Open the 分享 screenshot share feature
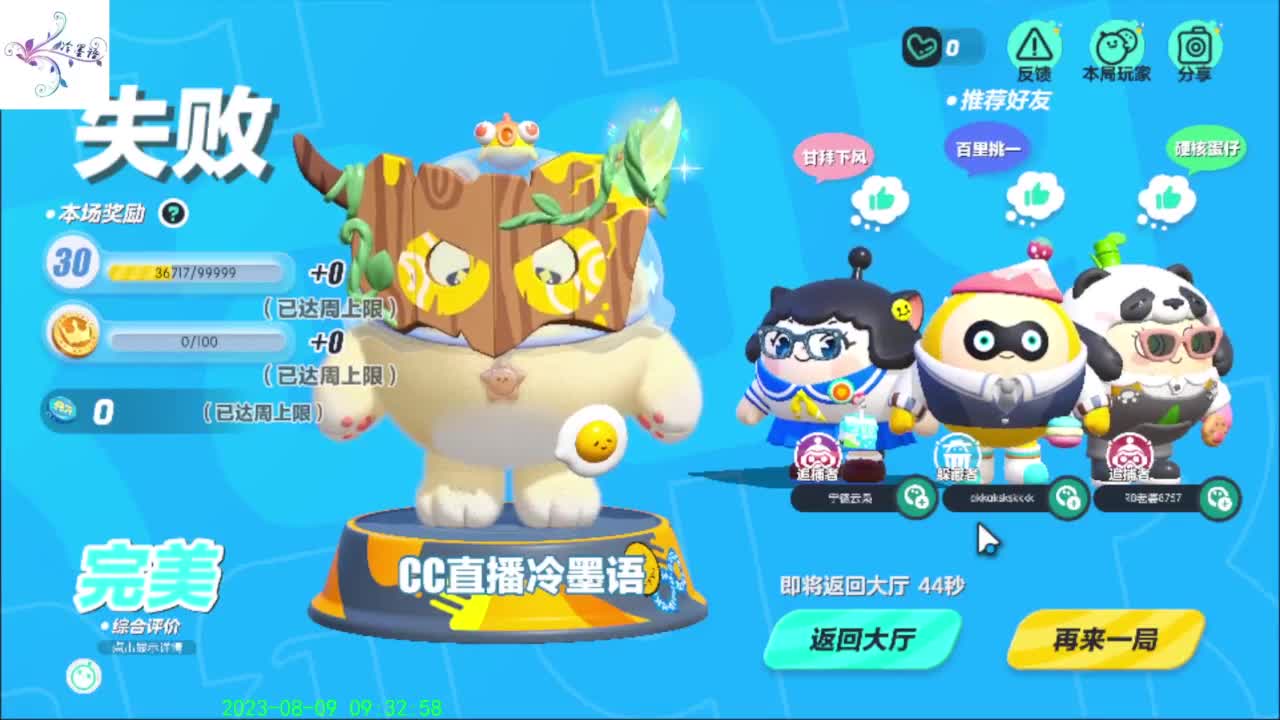 click(1193, 45)
